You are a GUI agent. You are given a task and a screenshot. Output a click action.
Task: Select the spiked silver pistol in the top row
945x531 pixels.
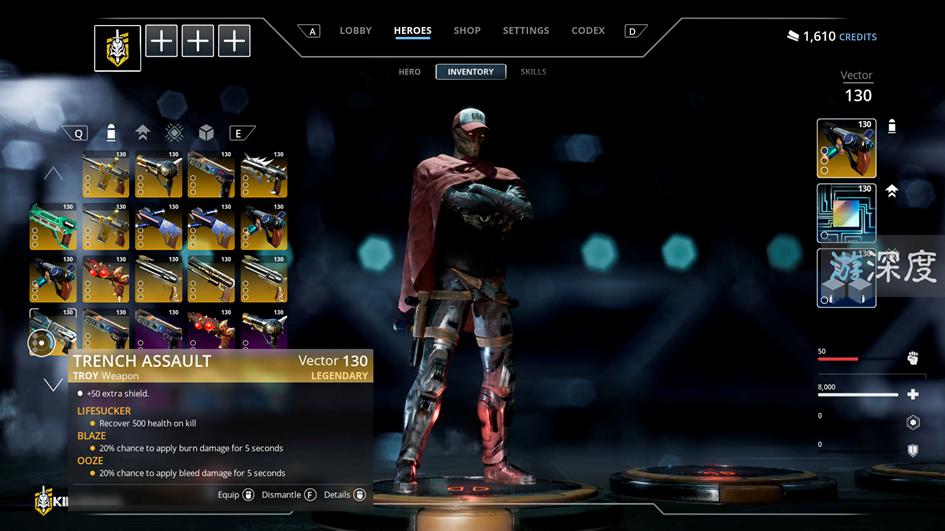[x=264, y=174]
